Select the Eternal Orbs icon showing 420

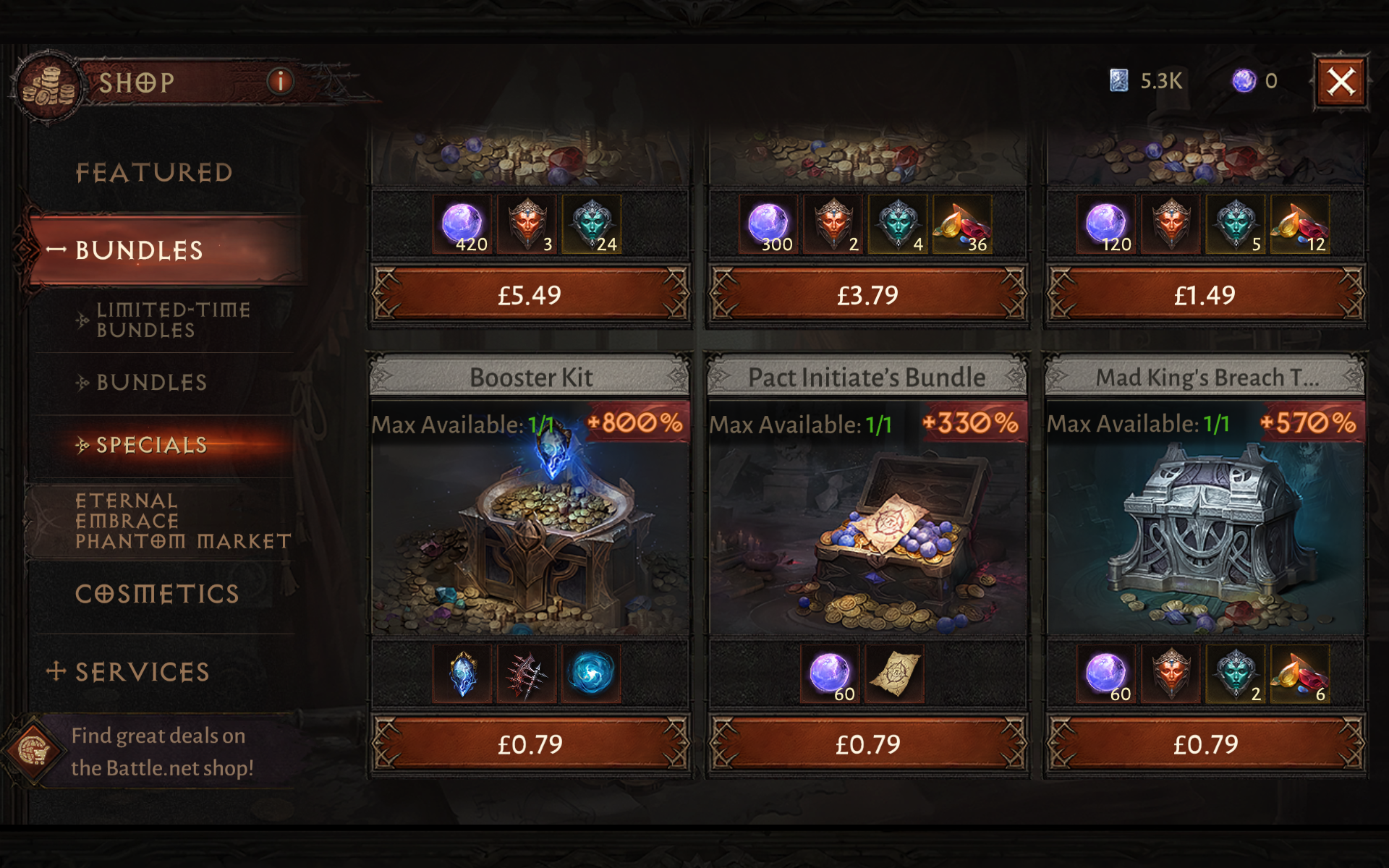click(460, 224)
